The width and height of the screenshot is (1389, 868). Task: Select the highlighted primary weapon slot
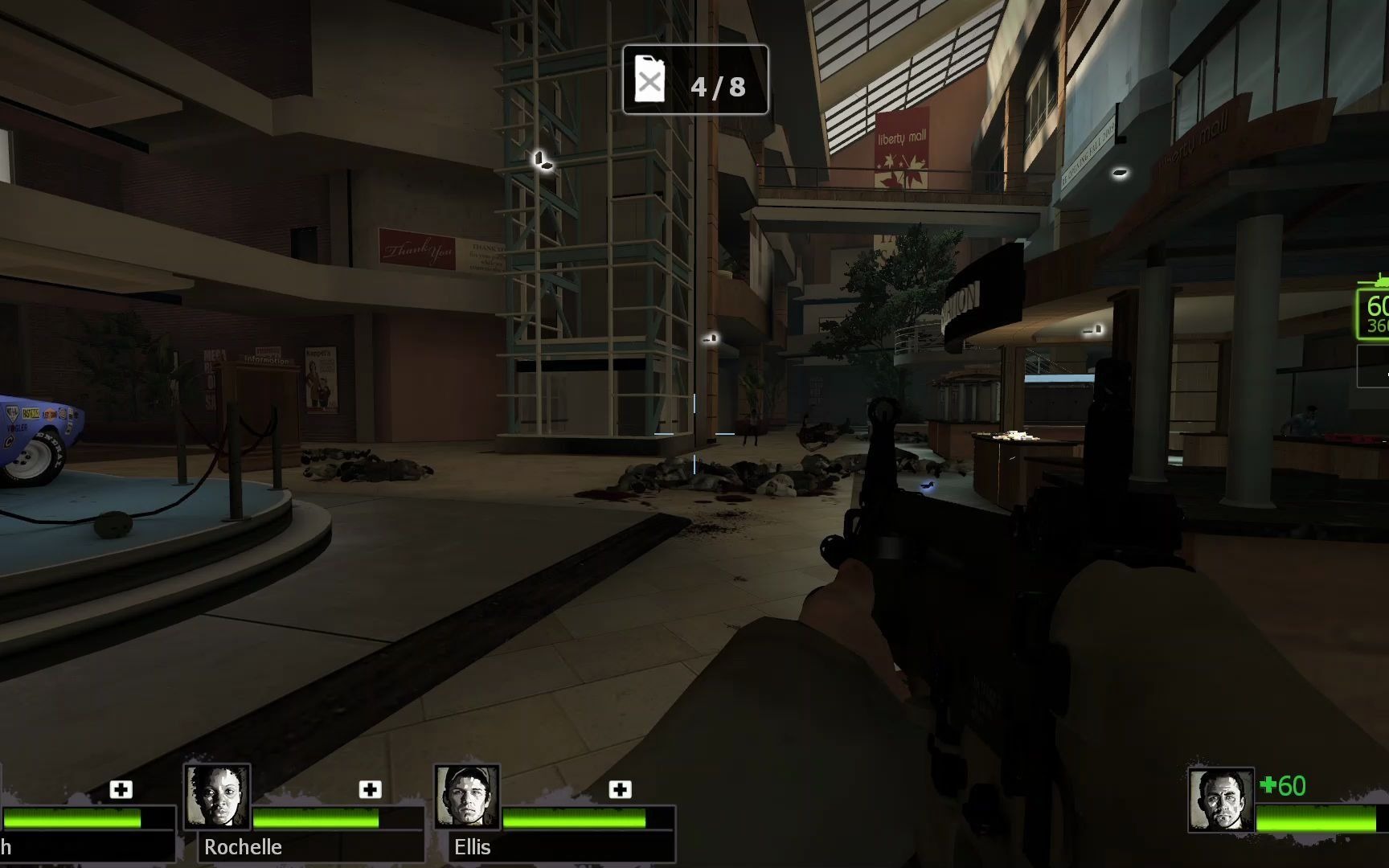(1375, 313)
